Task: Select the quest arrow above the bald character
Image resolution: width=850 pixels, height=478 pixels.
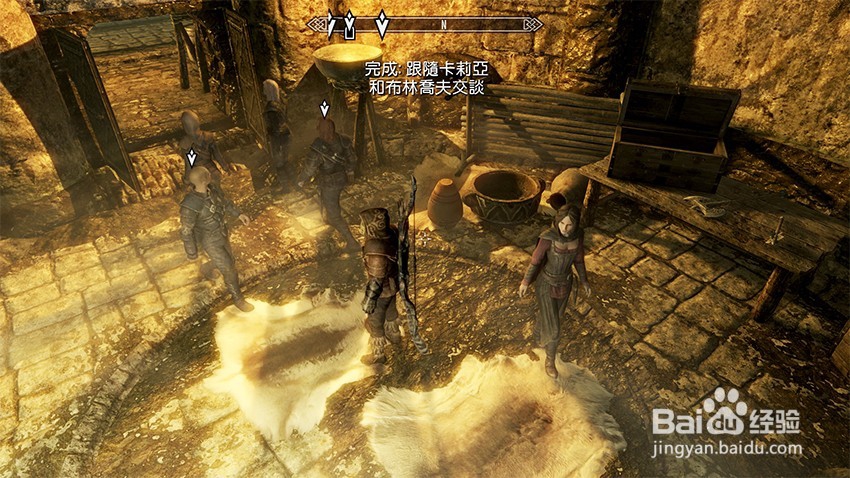Action: (192, 157)
